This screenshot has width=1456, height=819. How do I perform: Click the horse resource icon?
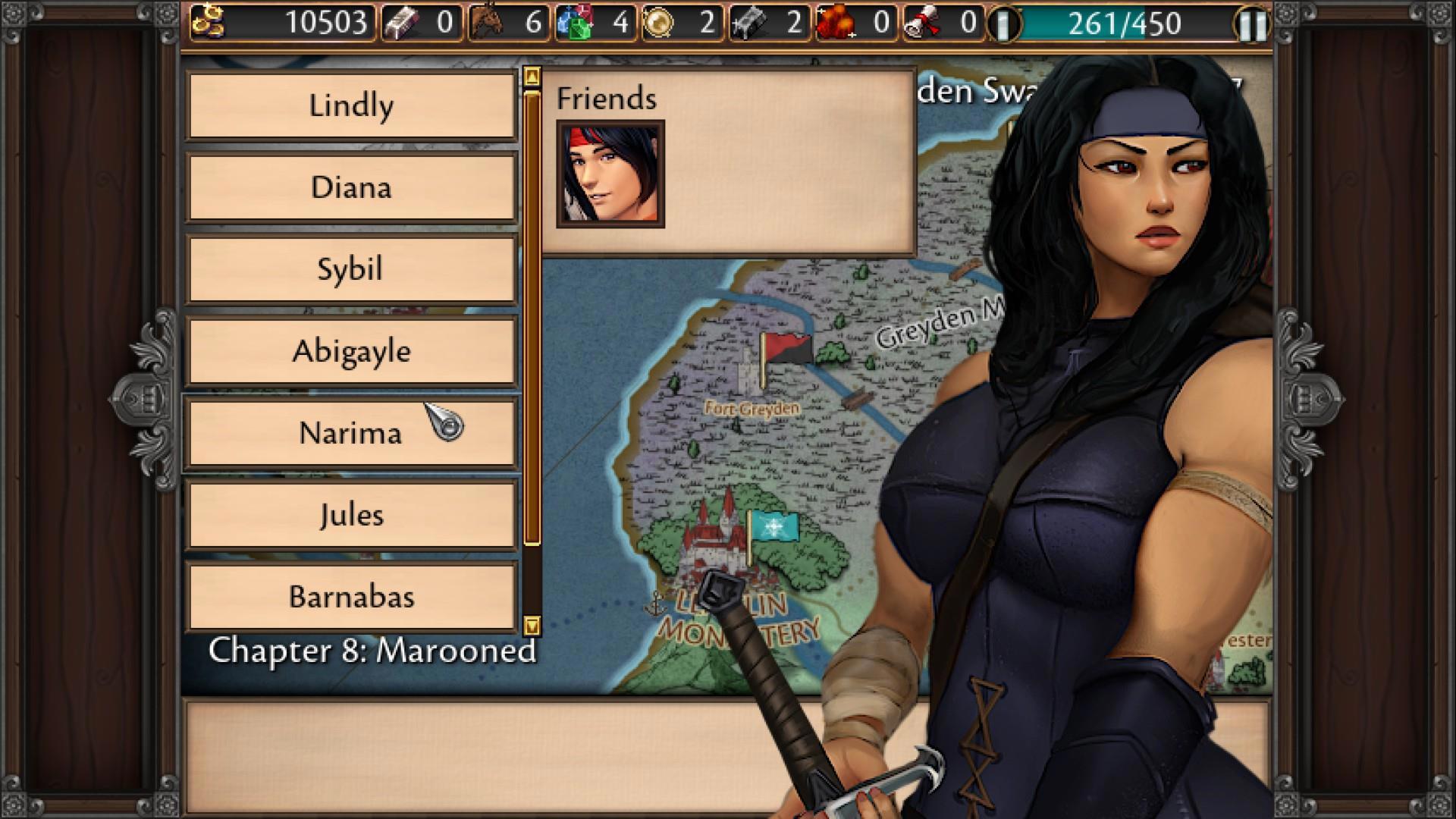click(x=488, y=22)
